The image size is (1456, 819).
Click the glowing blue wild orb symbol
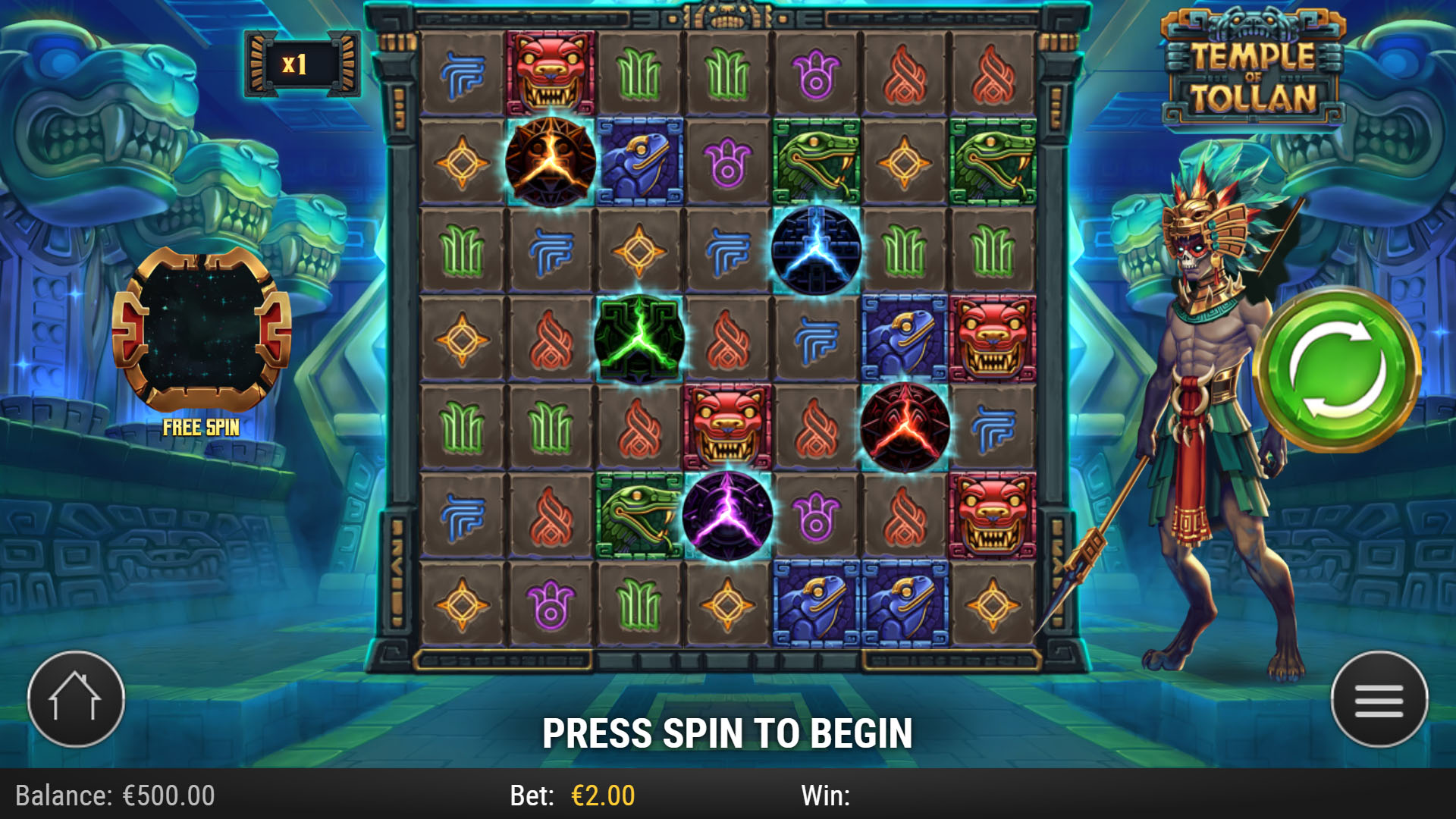[817, 251]
